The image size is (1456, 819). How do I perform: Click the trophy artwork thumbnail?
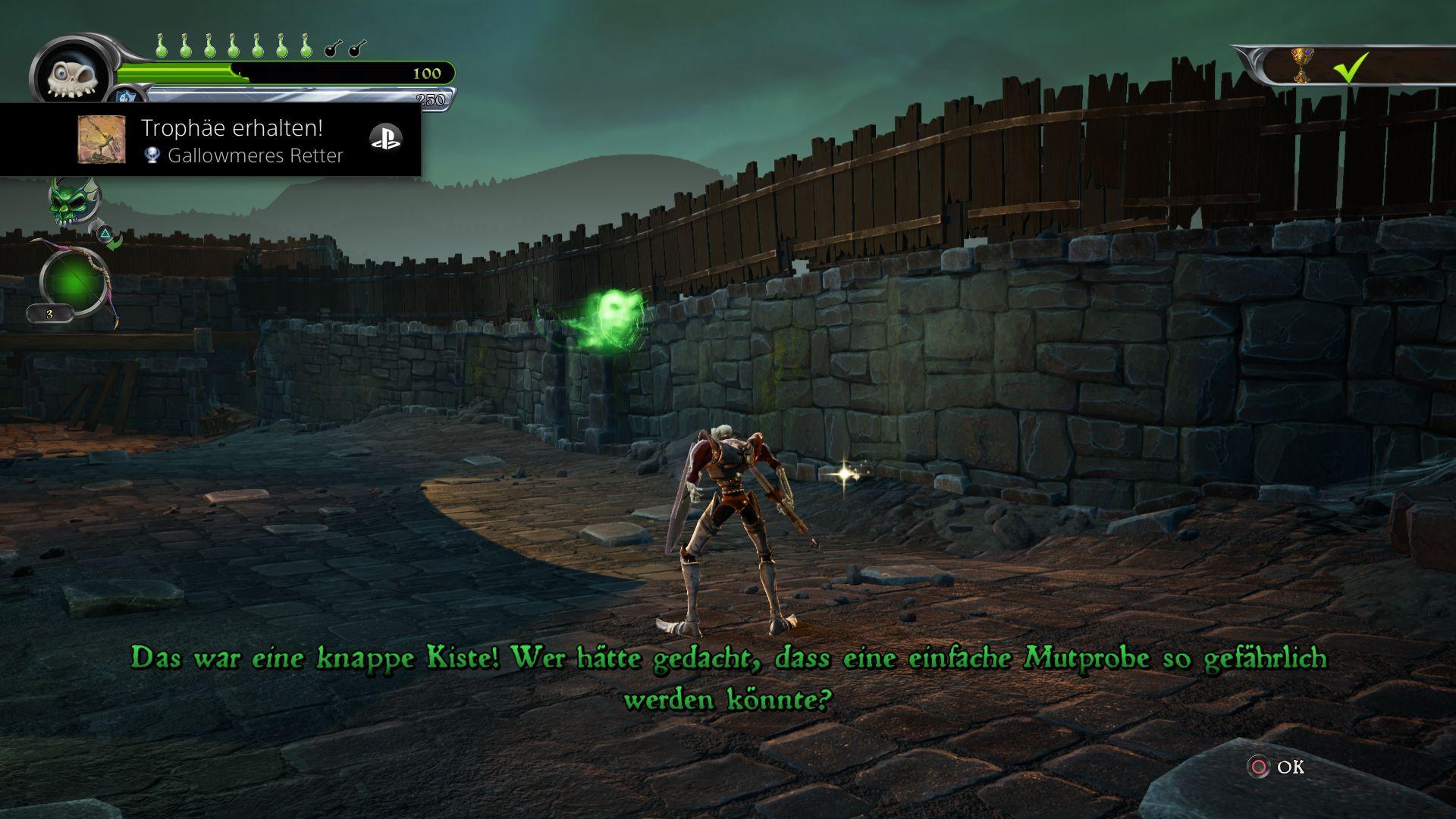(102, 140)
